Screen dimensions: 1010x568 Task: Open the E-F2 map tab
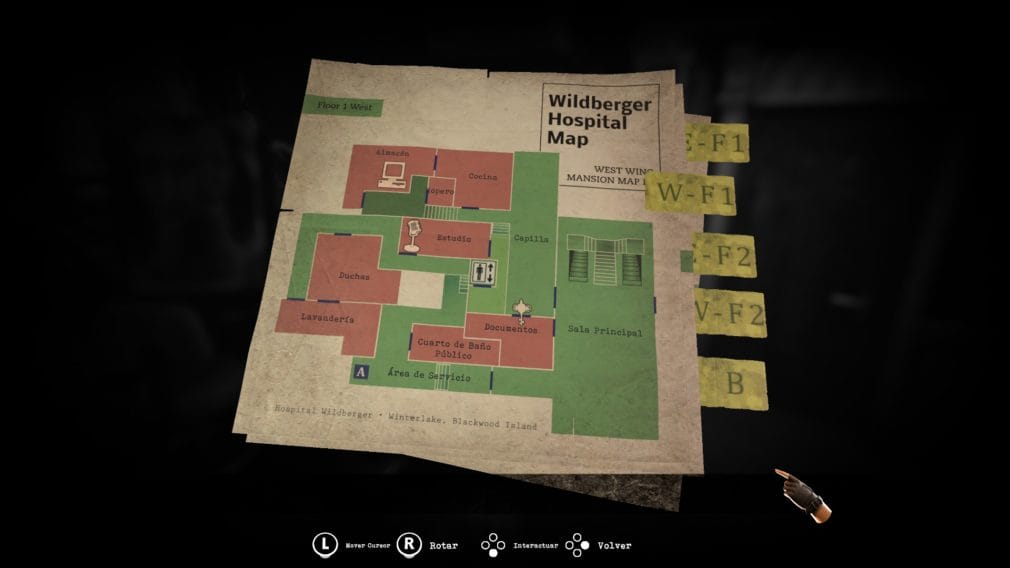tap(724, 256)
